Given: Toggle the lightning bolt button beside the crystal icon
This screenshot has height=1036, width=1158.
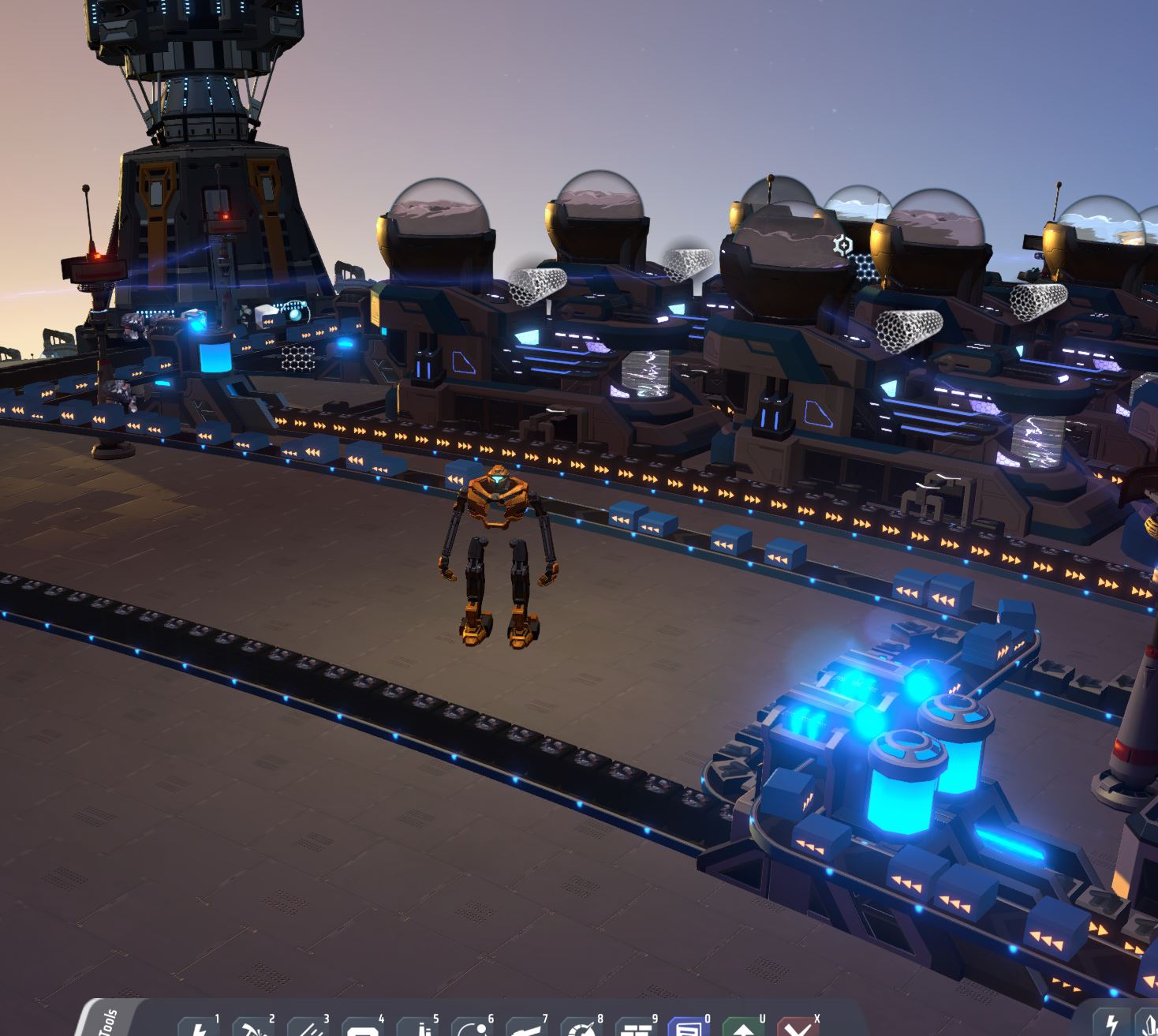Looking at the screenshot, I should [x=1112, y=1025].
